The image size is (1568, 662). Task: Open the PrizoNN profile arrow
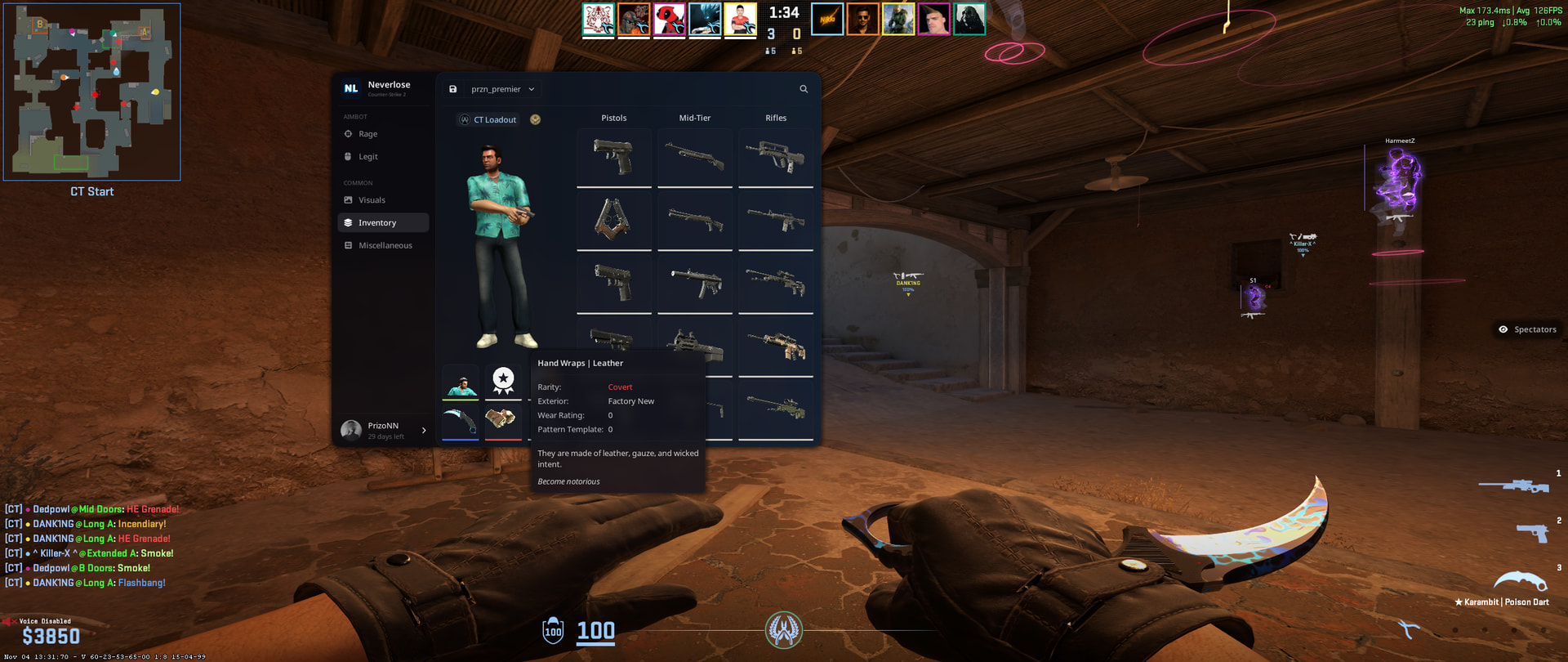(424, 431)
